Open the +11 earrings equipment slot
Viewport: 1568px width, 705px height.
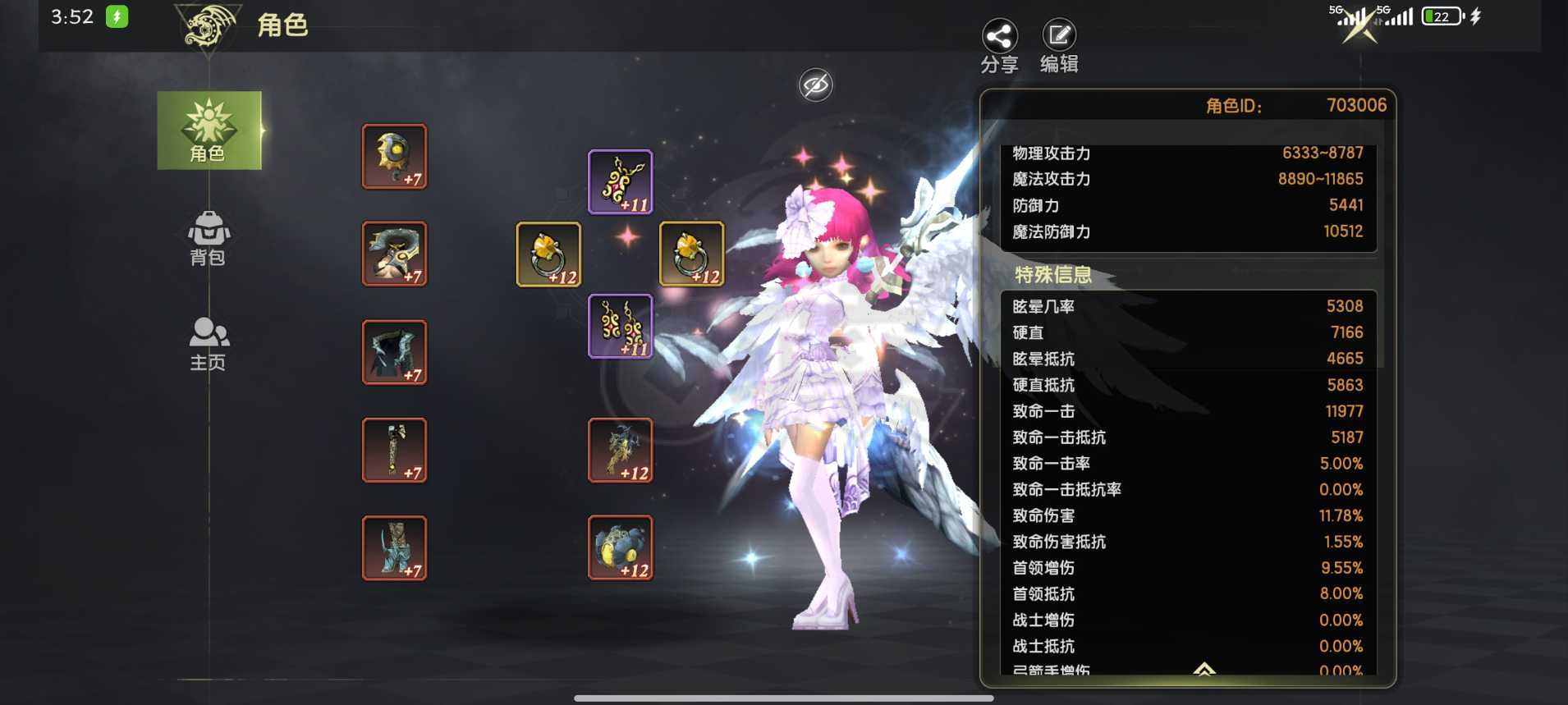click(618, 327)
